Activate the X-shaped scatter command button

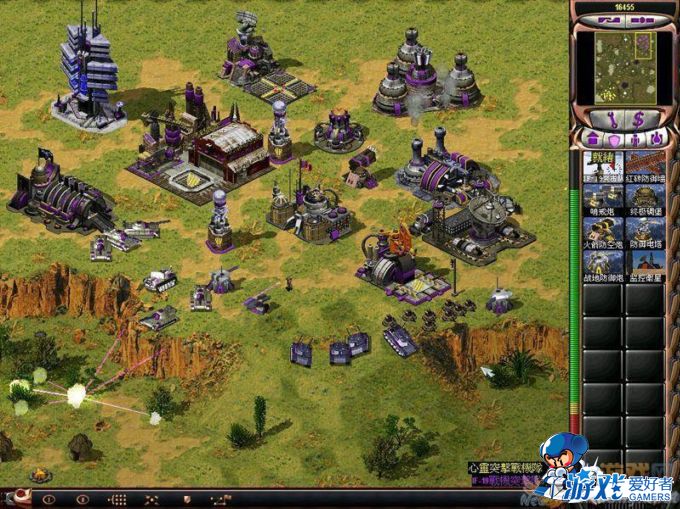pos(151,499)
